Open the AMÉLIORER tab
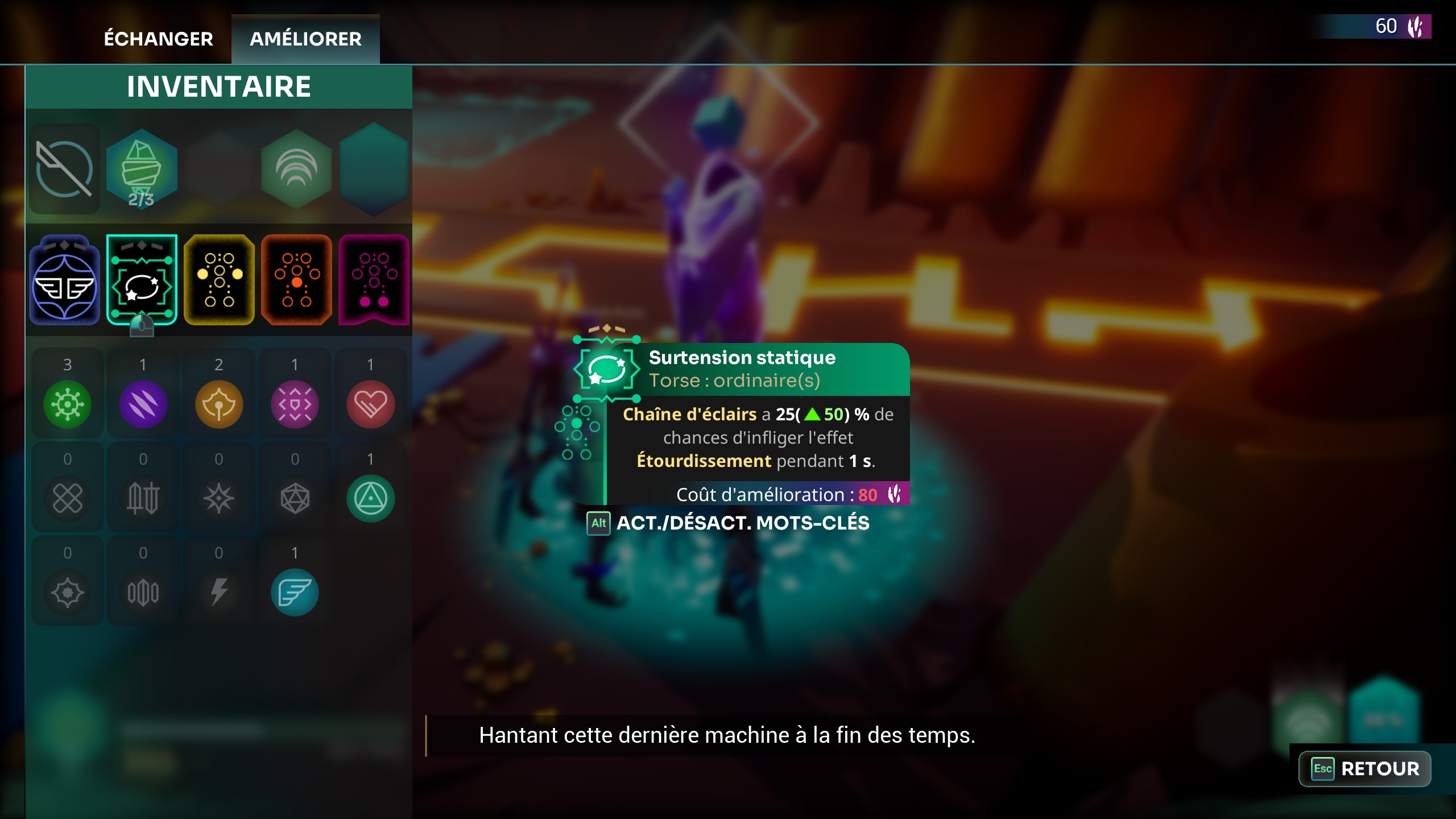Viewport: 1456px width, 819px height. click(305, 39)
